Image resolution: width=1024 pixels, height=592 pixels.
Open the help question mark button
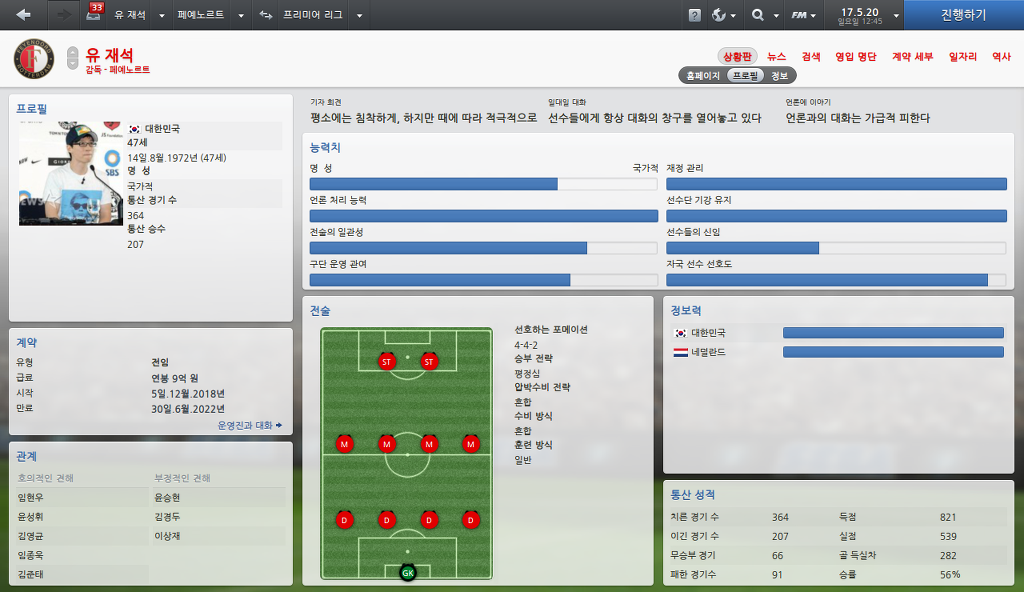click(x=695, y=16)
